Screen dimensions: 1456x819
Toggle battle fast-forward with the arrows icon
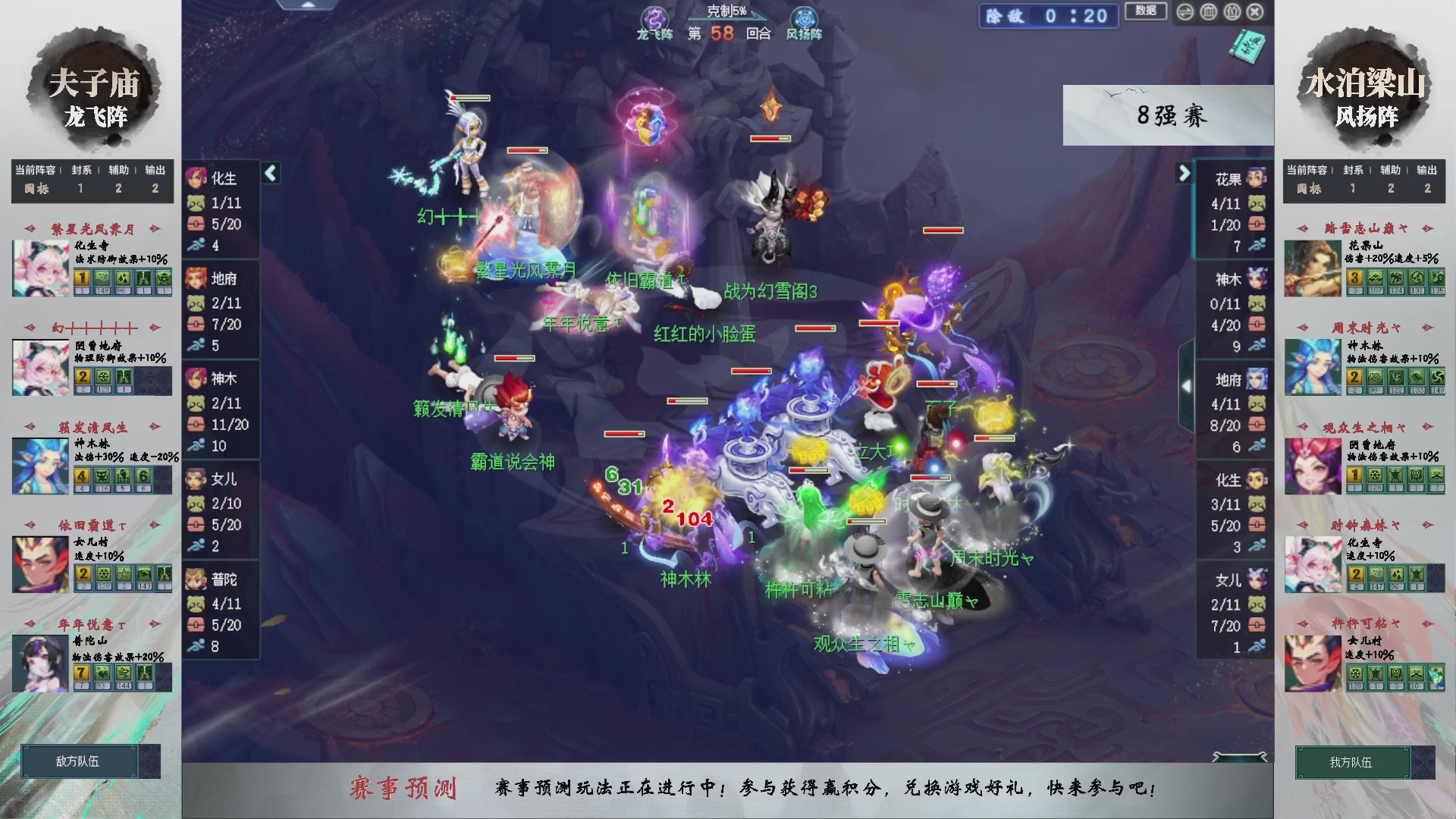click(x=1186, y=11)
